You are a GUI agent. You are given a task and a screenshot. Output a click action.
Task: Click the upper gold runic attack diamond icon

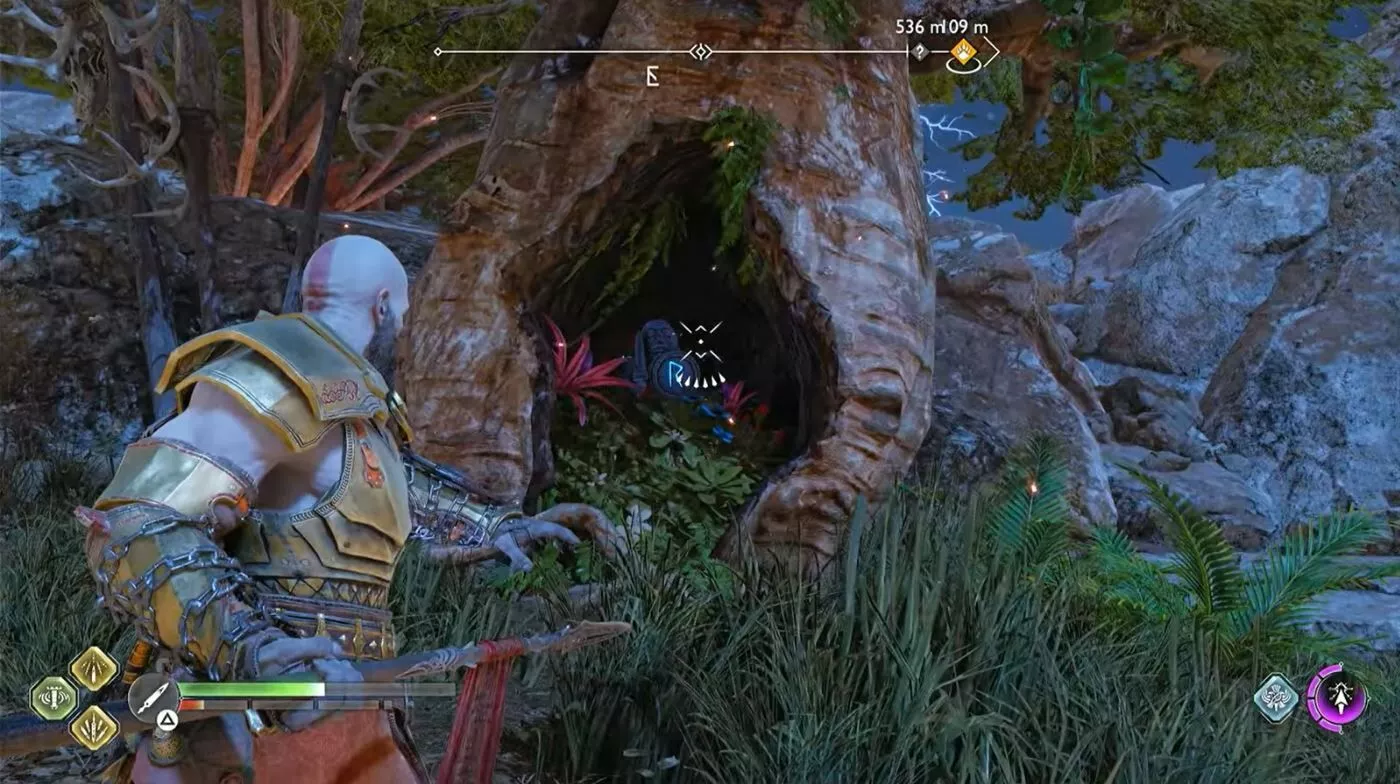pyautogui.click(x=94, y=670)
